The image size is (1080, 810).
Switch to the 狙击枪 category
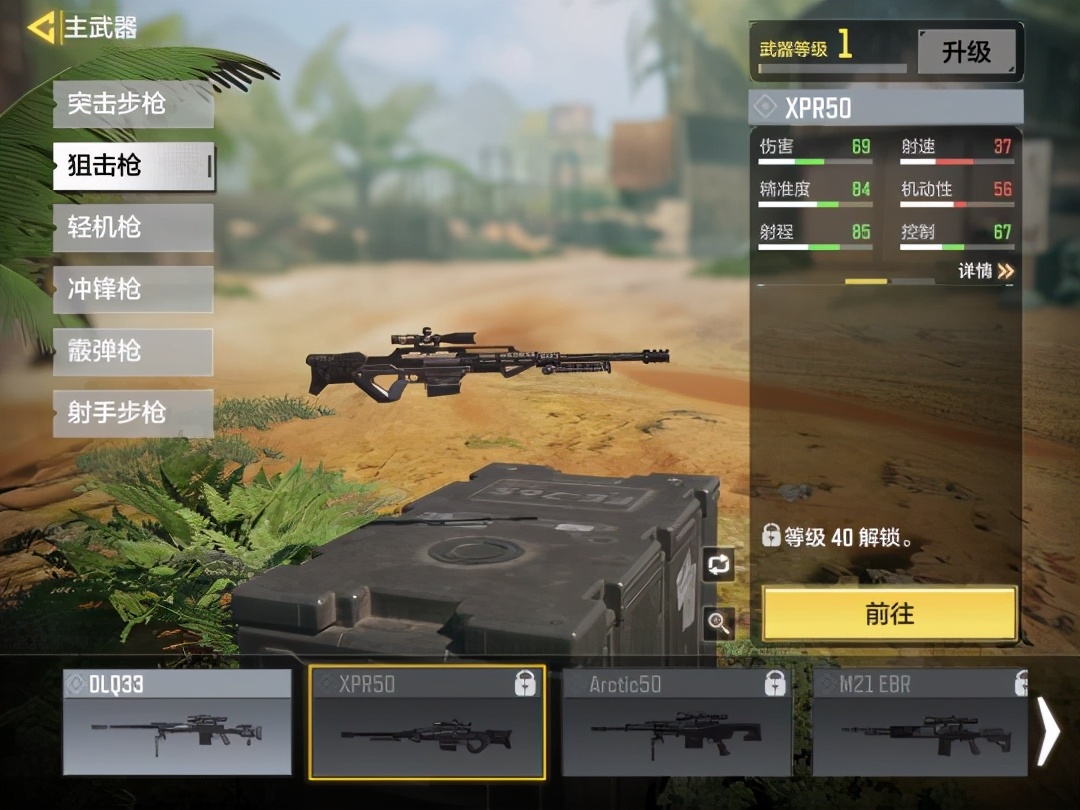pos(133,166)
